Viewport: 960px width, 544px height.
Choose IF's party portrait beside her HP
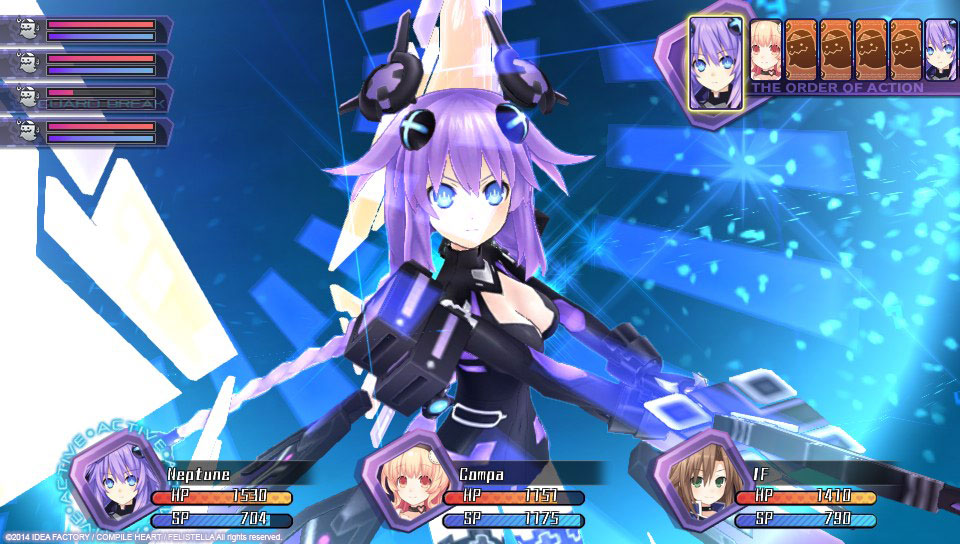point(691,474)
